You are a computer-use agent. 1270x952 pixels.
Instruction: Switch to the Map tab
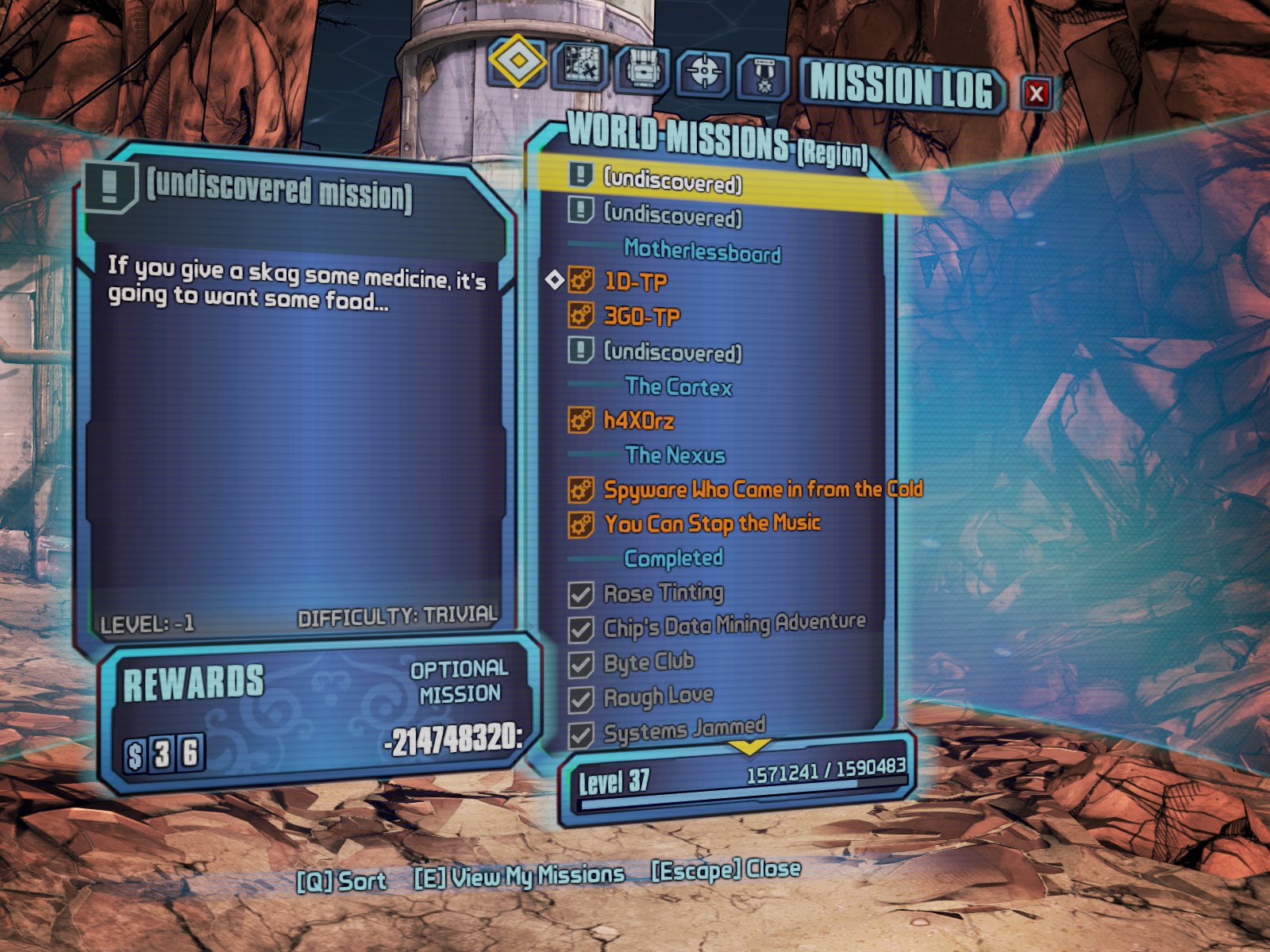click(580, 66)
